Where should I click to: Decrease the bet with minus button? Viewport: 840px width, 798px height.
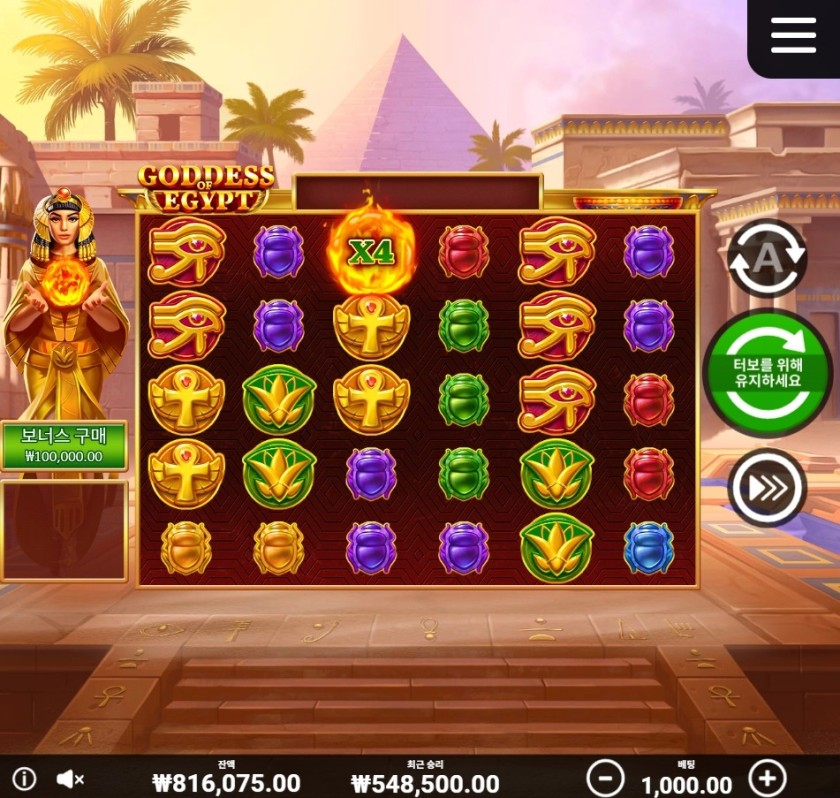pyautogui.click(x=604, y=777)
